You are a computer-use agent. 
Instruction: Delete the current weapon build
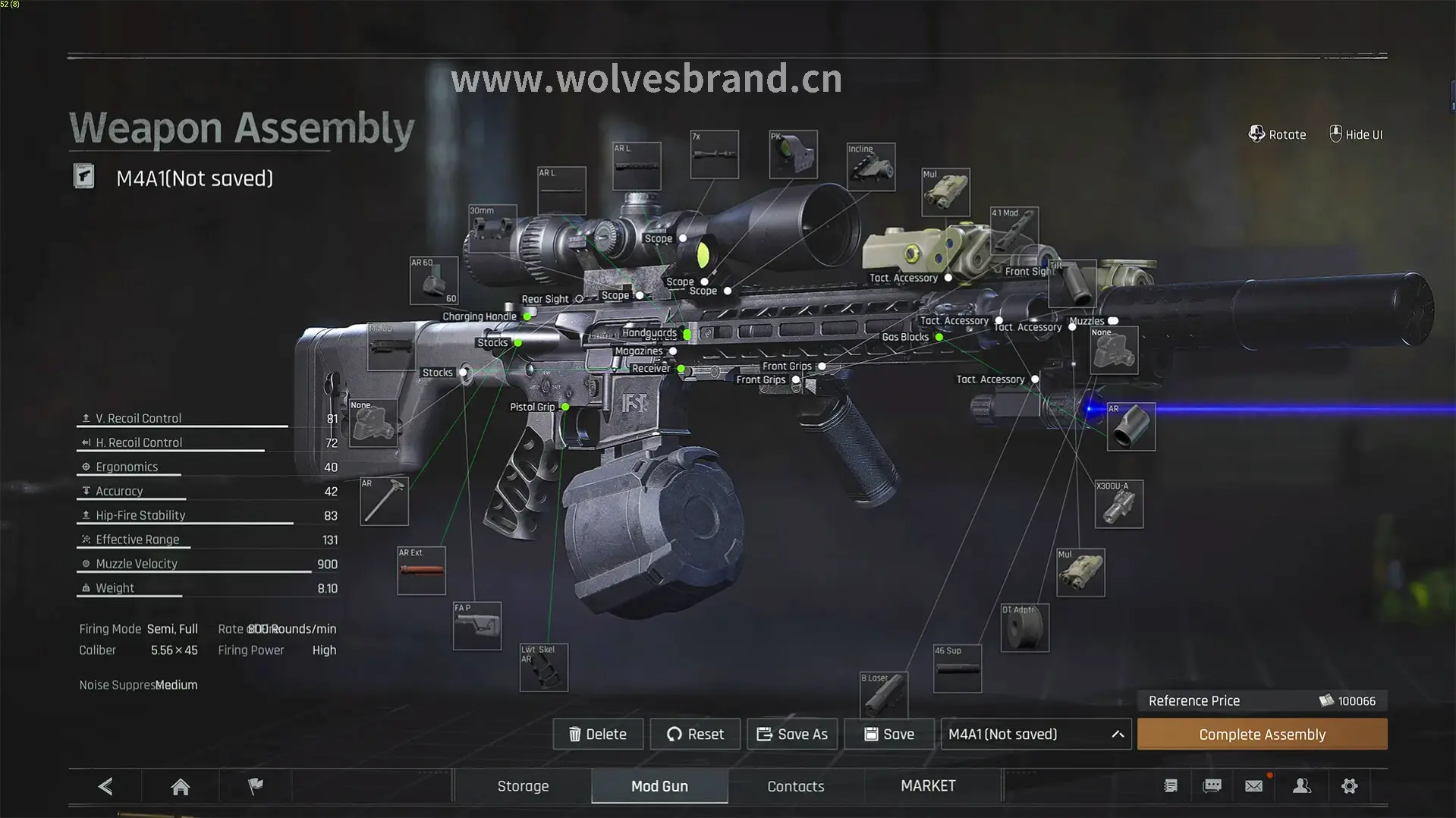coord(598,735)
